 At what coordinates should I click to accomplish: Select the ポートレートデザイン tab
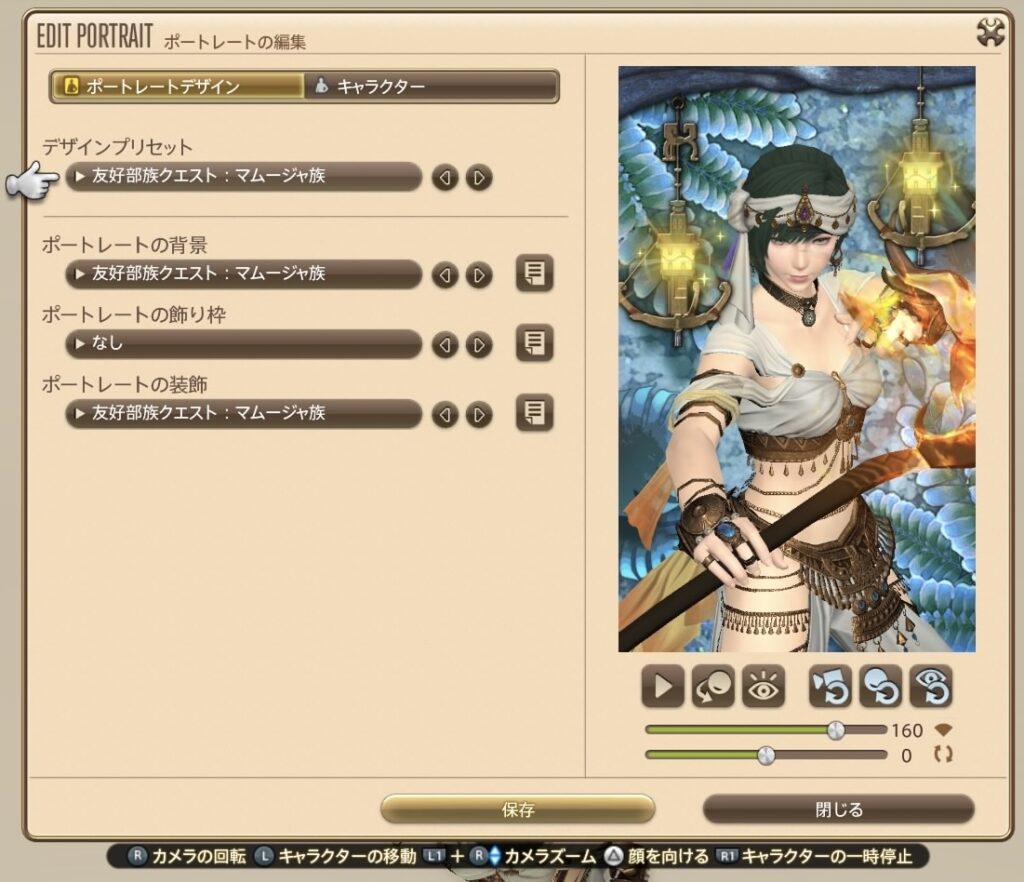pyautogui.click(x=178, y=86)
